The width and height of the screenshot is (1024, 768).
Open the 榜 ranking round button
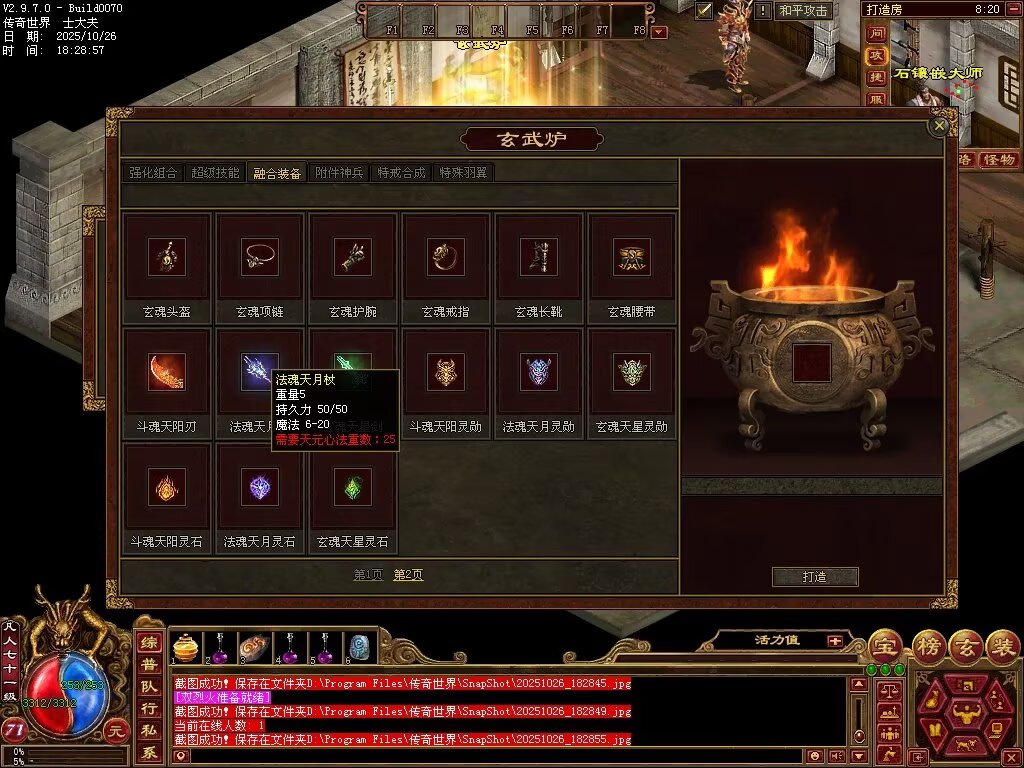929,645
